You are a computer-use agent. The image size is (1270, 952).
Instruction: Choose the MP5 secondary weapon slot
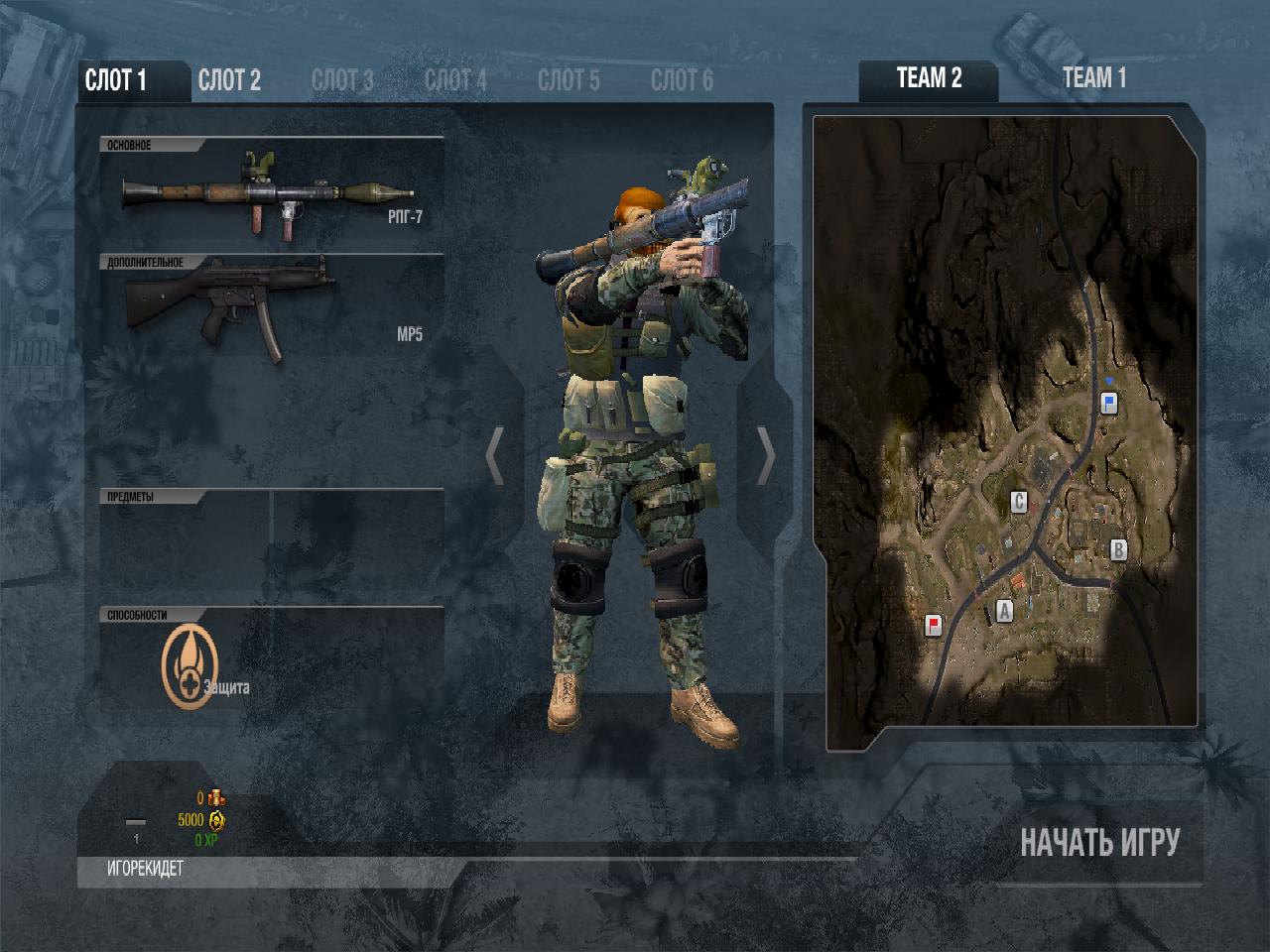[x=272, y=310]
